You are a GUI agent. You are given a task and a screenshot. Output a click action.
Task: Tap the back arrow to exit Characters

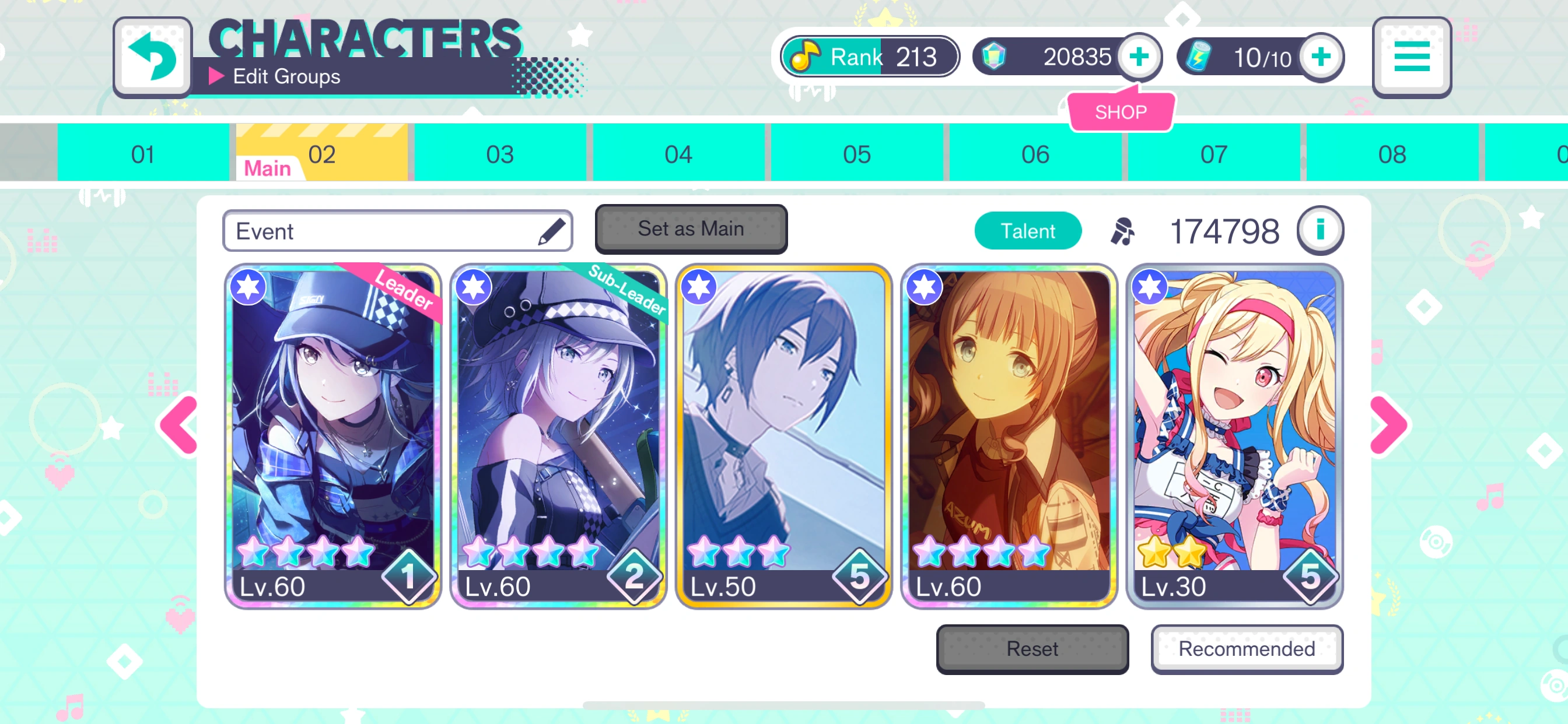(x=153, y=57)
